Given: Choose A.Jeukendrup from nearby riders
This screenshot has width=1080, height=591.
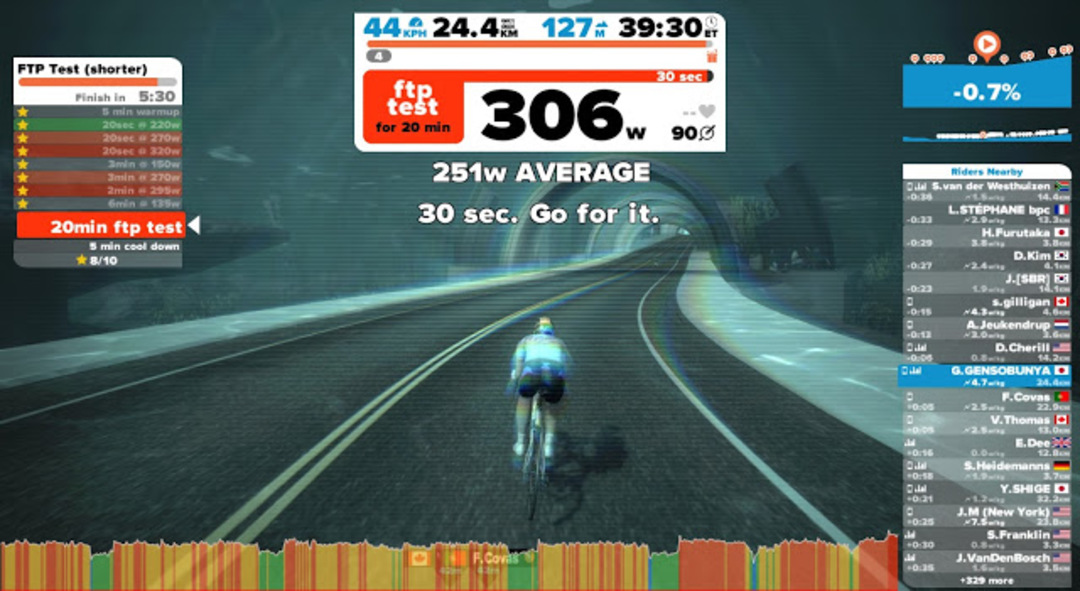Looking at the screenshot, I should tap(986, 329).
